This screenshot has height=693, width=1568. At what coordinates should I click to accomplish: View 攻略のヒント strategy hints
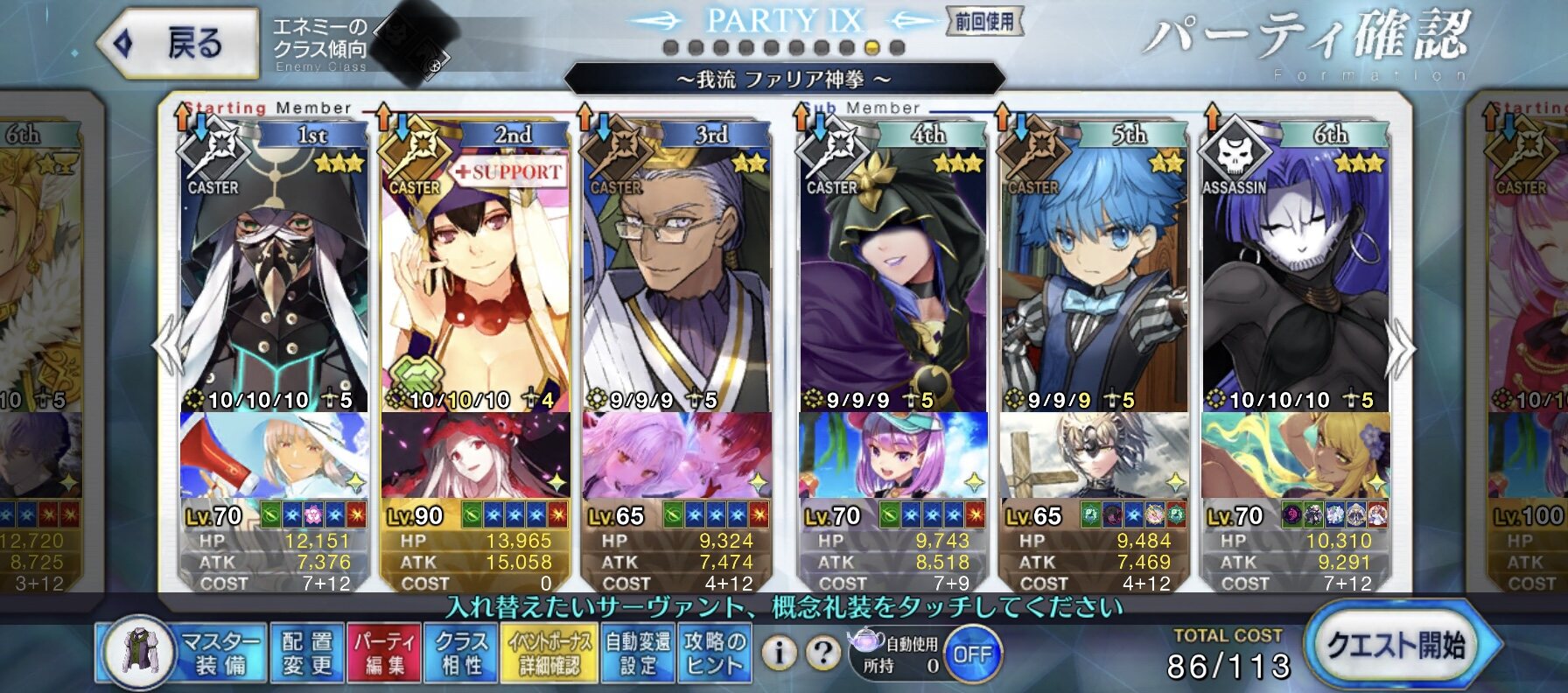point(714,654)
